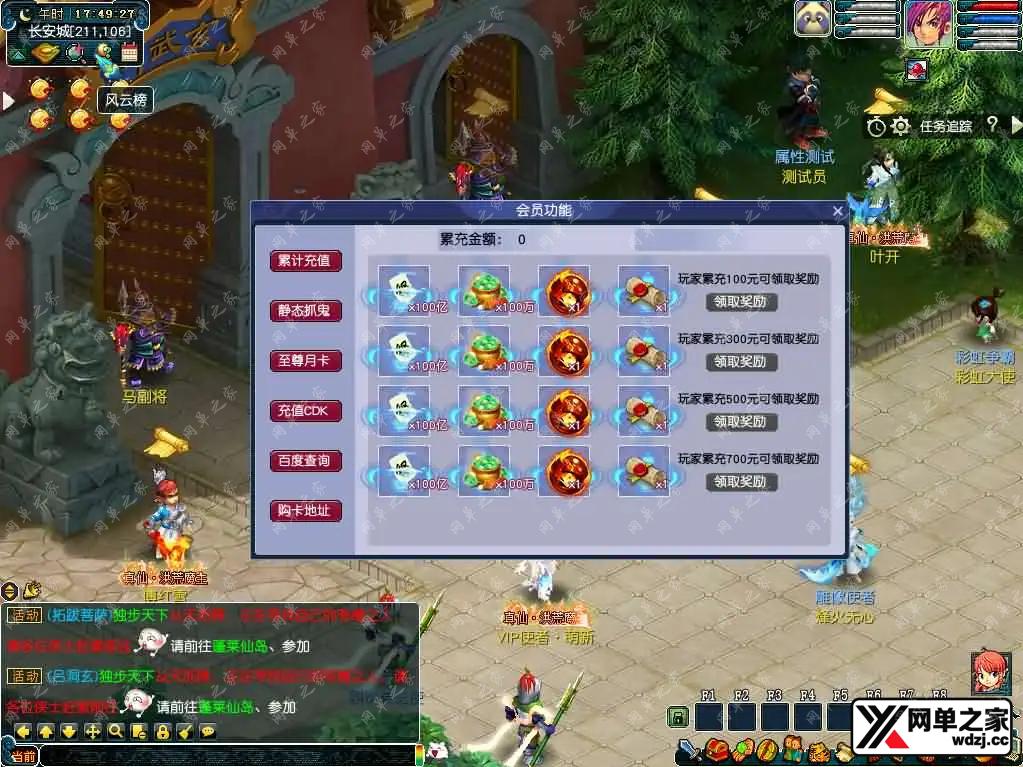Open the 购卡地址 link
This screenshot has width=1023, height=767.
coord(305,511)
